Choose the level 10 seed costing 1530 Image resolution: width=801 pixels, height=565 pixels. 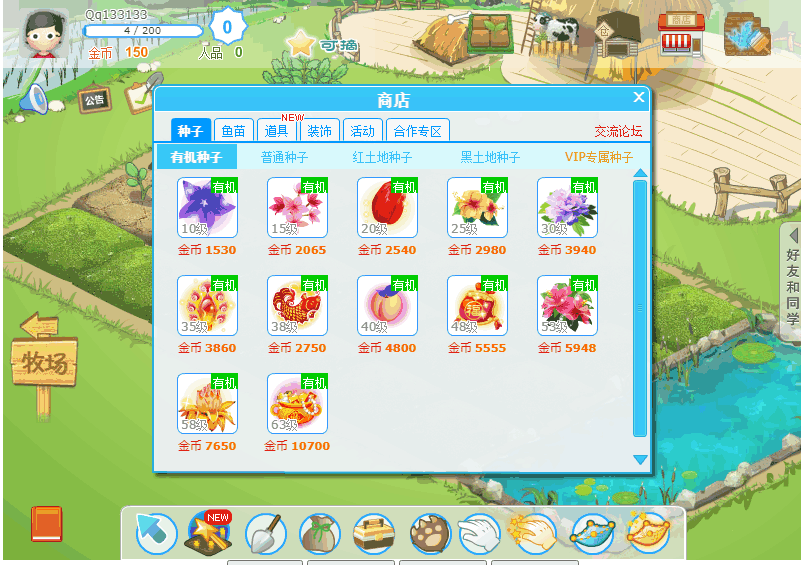click(207, 207)
